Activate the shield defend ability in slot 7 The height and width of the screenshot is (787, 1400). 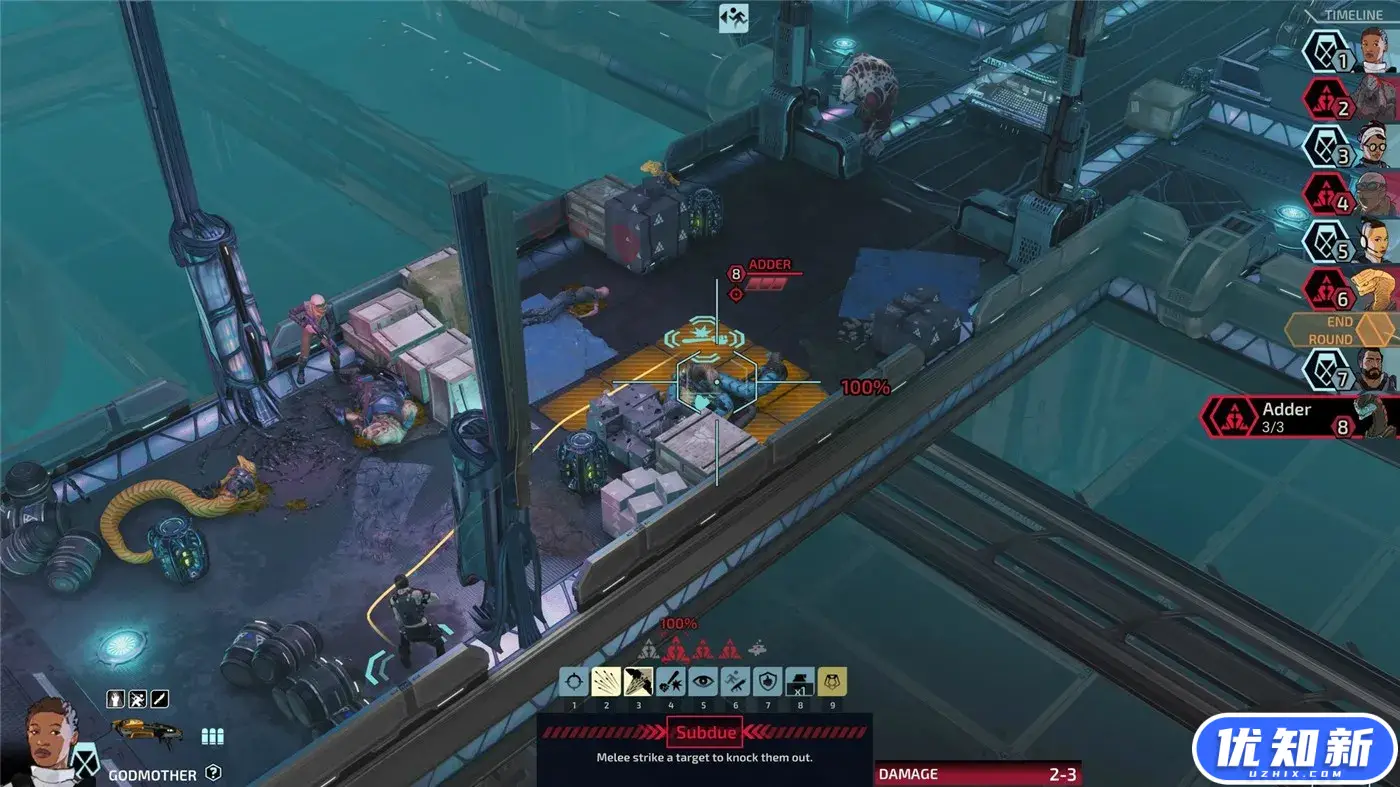pos(767,682)
